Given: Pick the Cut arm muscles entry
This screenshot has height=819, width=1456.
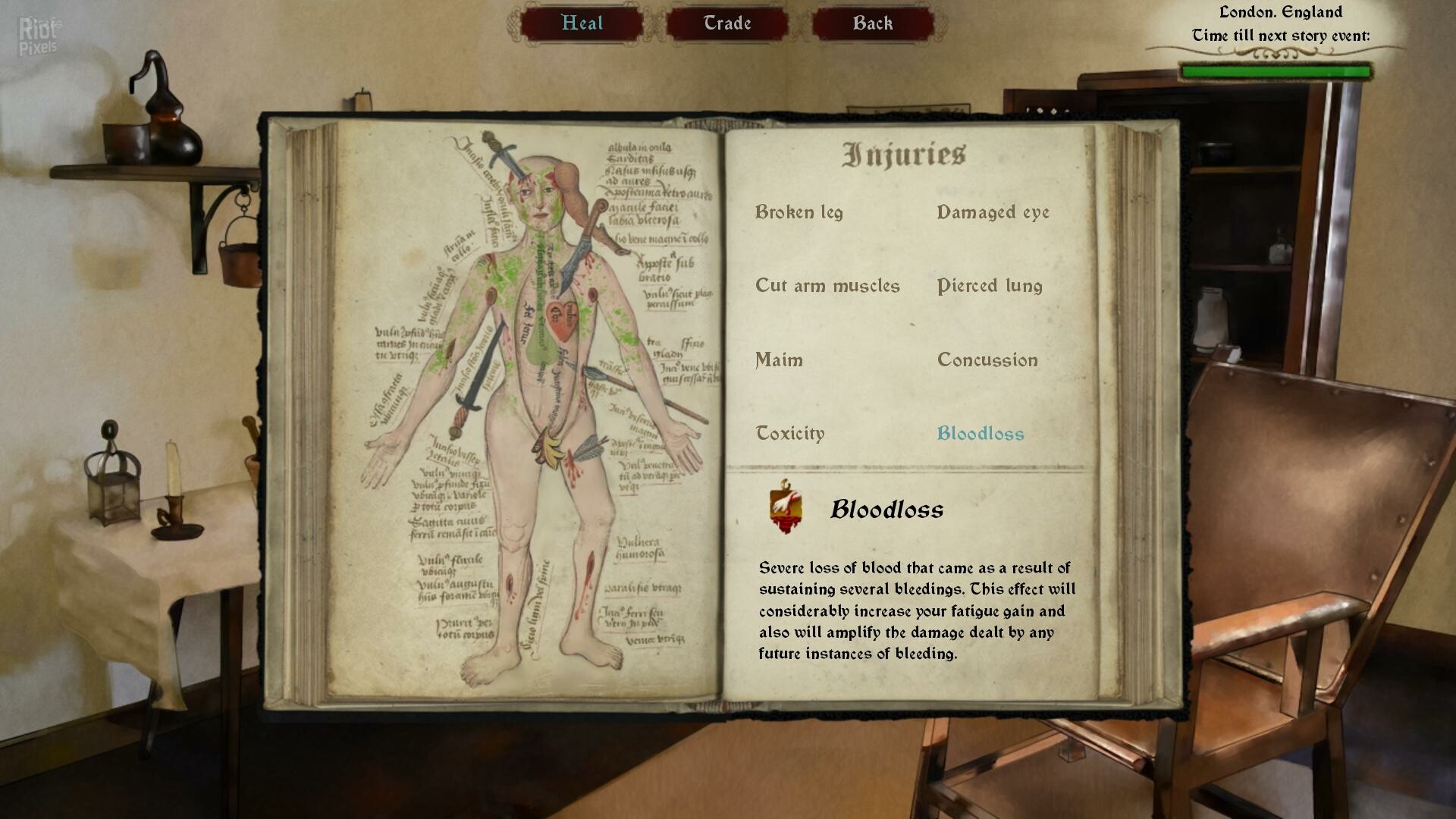Looking at the screenshot, I should [x=827, y=286].
